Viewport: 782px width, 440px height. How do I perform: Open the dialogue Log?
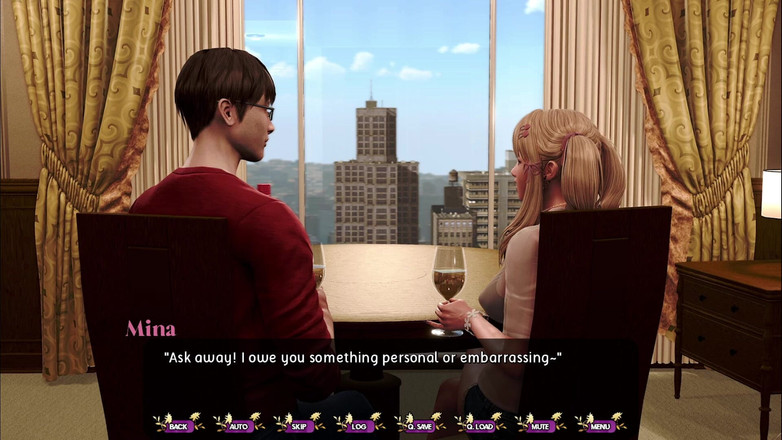tap(359, 425)
